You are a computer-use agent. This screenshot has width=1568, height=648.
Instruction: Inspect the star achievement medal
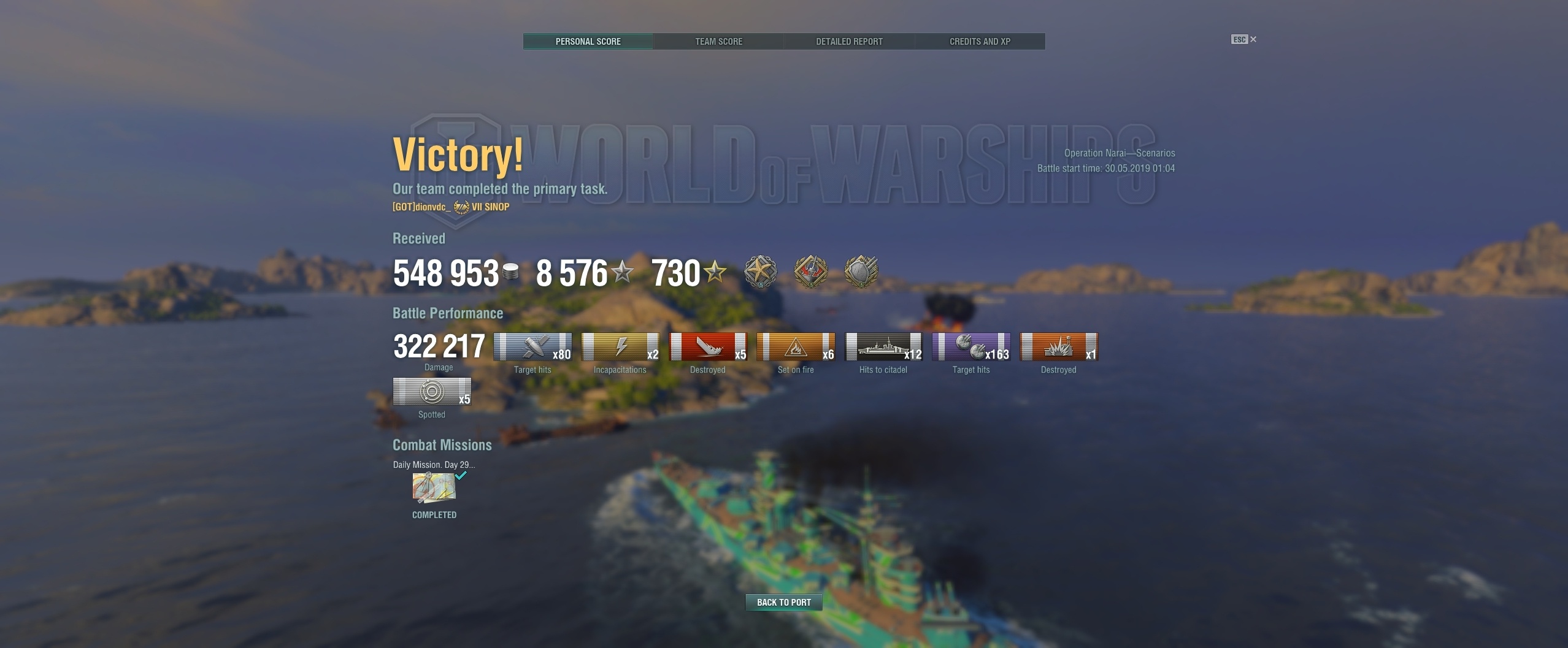[x=761, y=272]
